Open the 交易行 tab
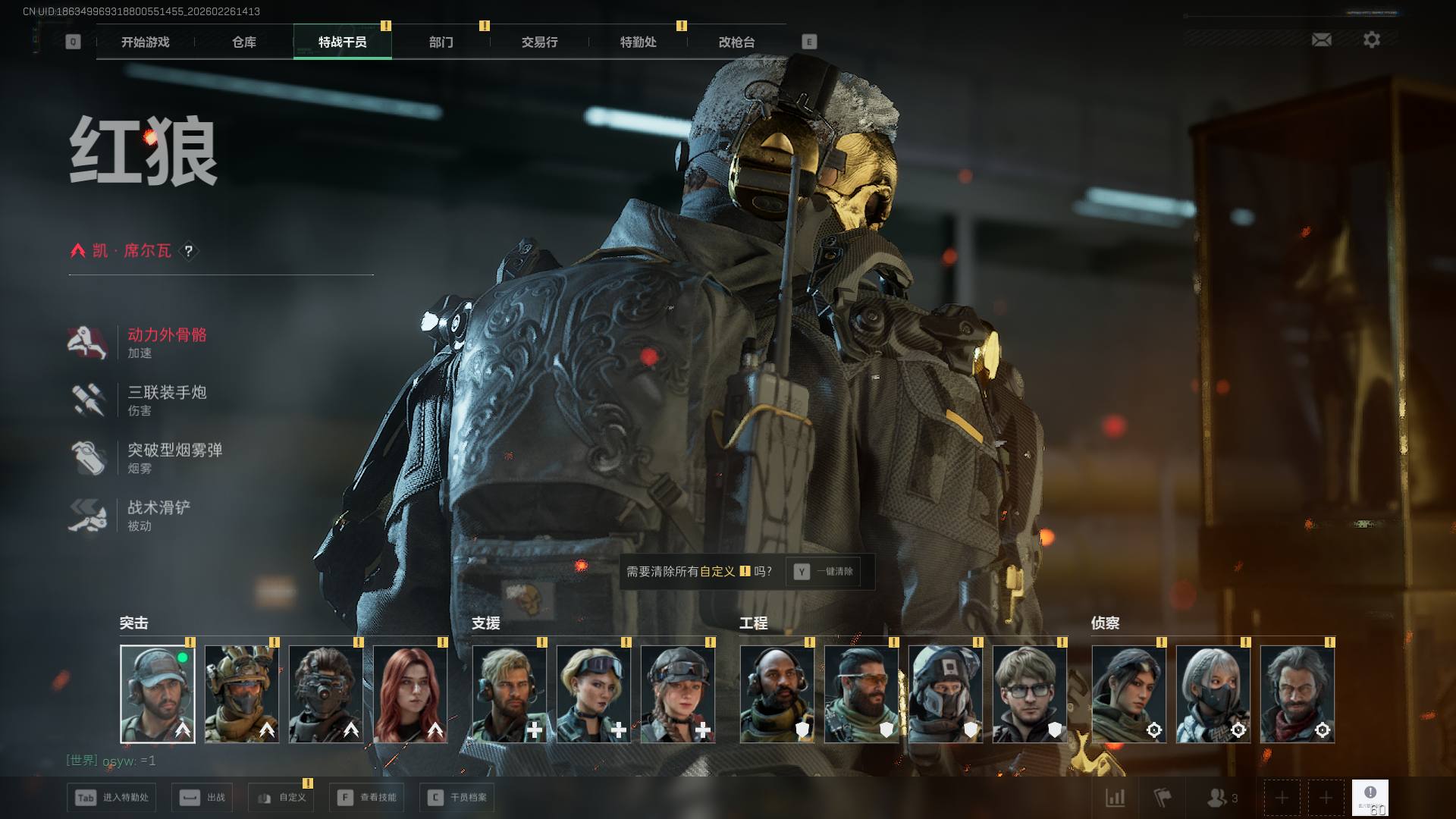This screenshot has width=1456, height=819. click(539, 42)
